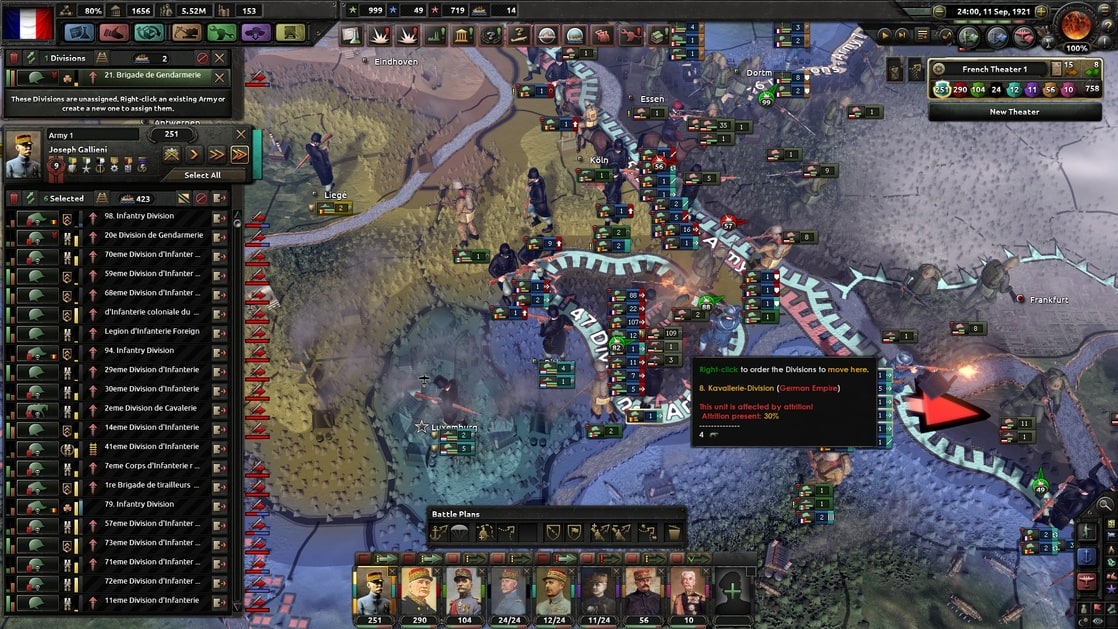Screen dimensions: 1118x629
Task: Select the 98. Infantry Division row
Action: pos(138,216)
